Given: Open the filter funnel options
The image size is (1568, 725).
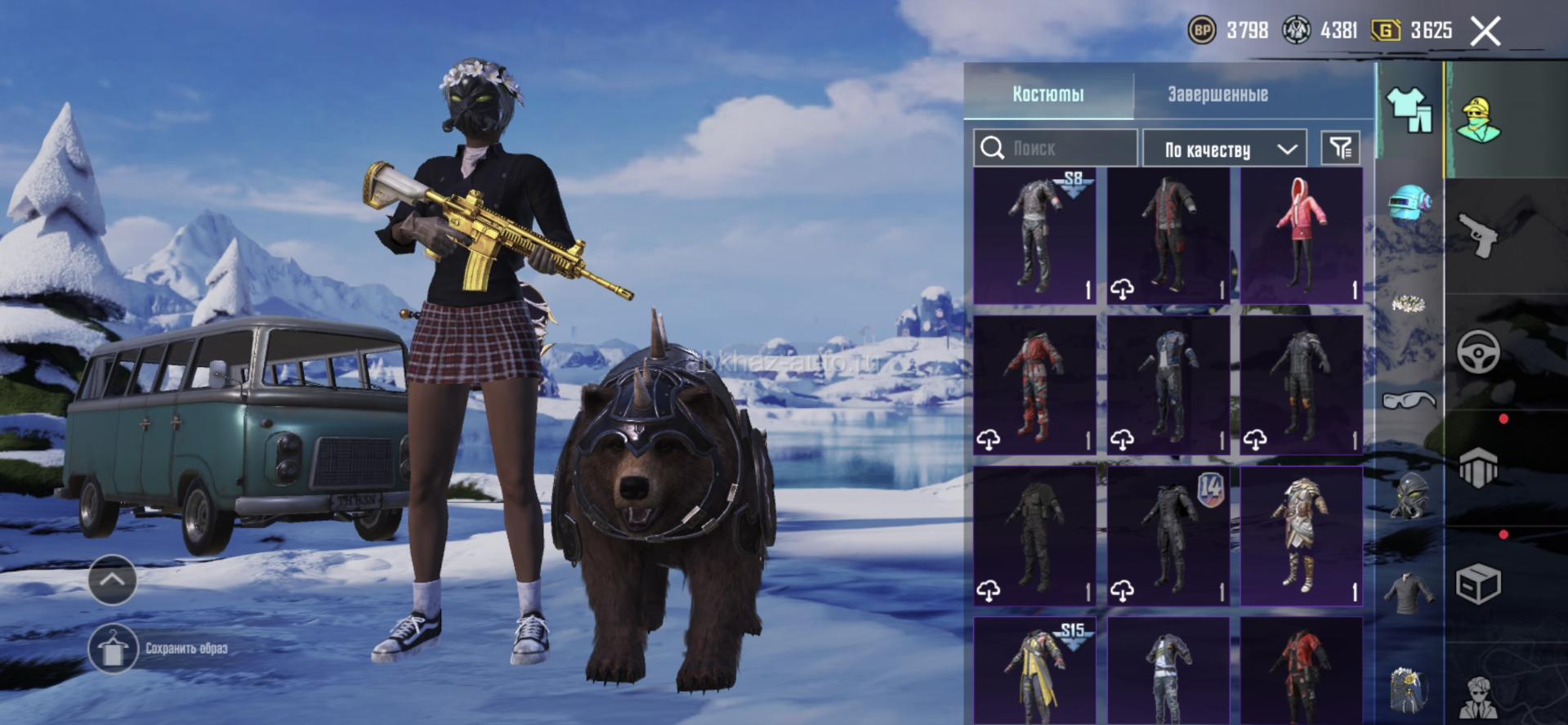Looking at the screenshot, I should [1341, 148].
